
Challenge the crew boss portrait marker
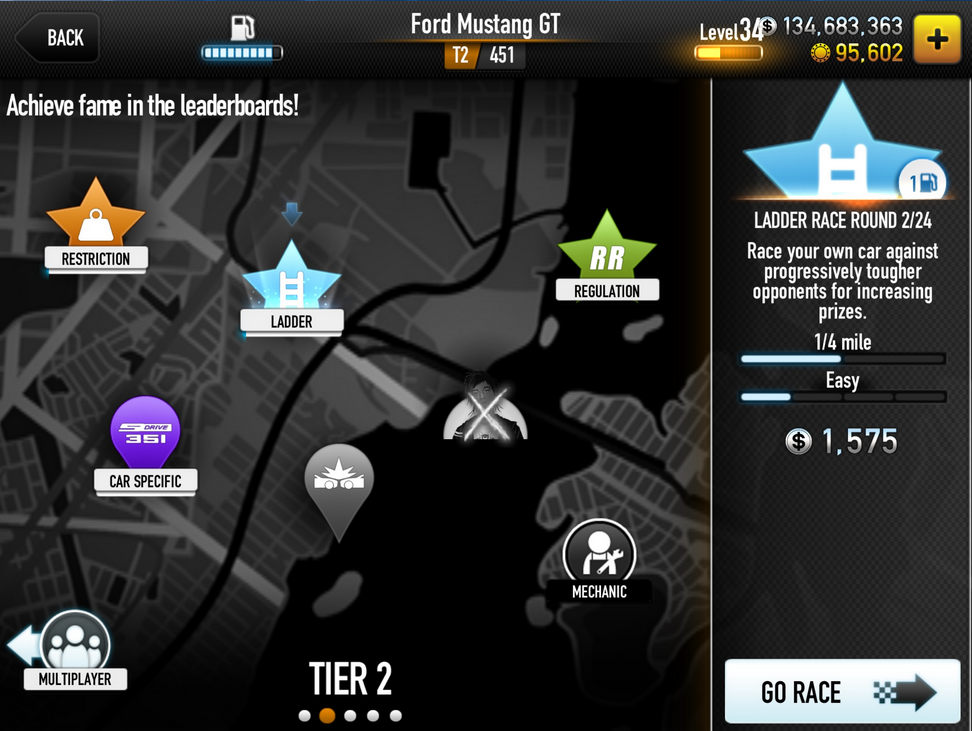485,407
